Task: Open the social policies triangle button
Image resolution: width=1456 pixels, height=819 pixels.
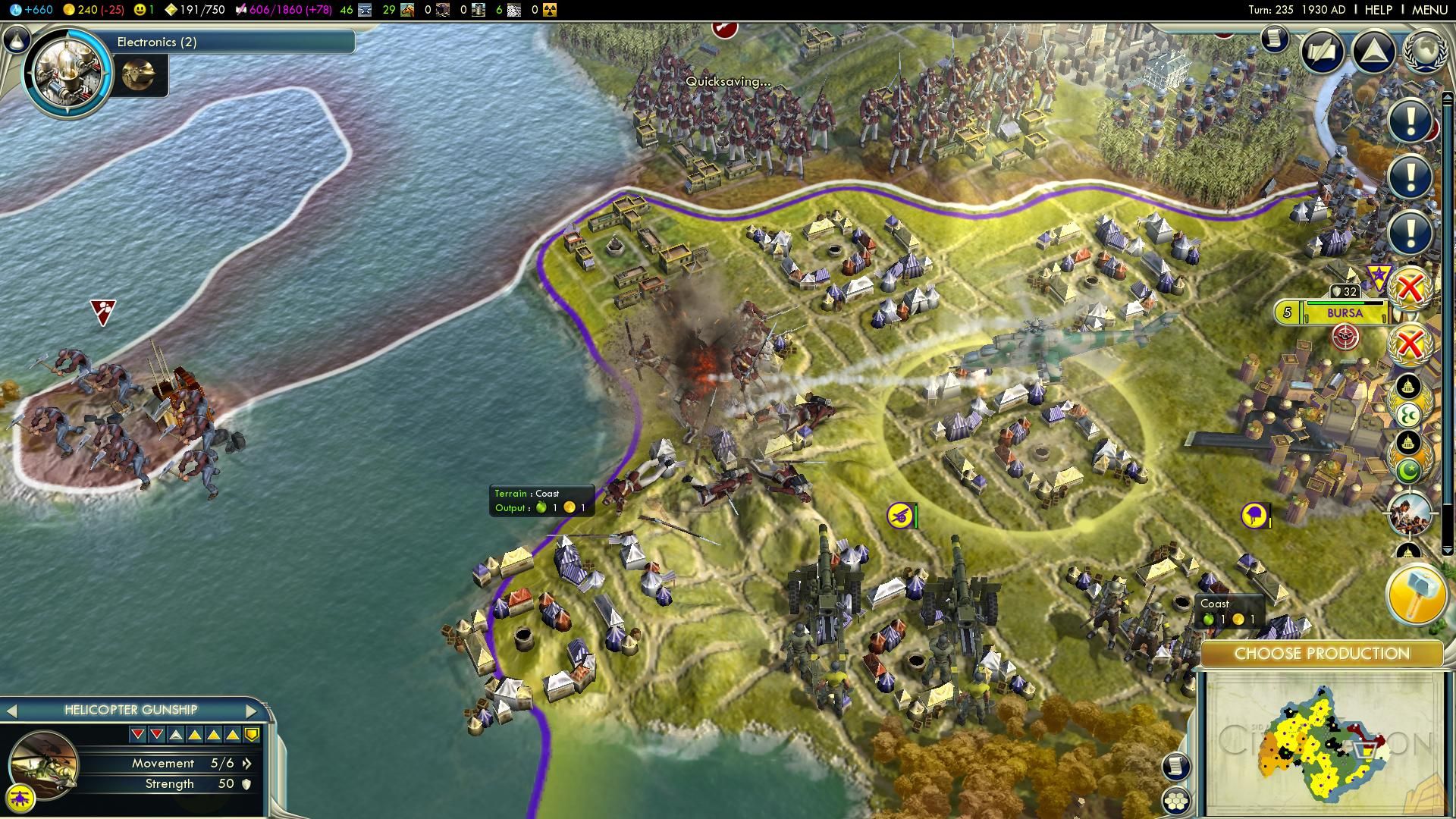Action: click(1373, 51)
